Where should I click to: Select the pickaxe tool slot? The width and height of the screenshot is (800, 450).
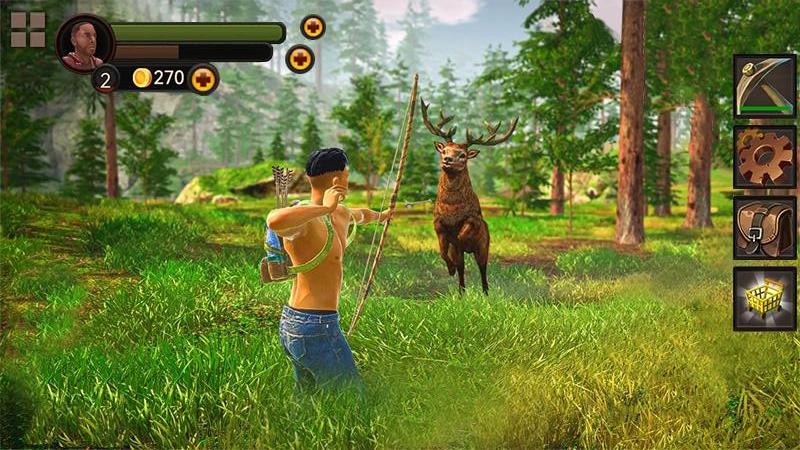click(x=764, y=86)
